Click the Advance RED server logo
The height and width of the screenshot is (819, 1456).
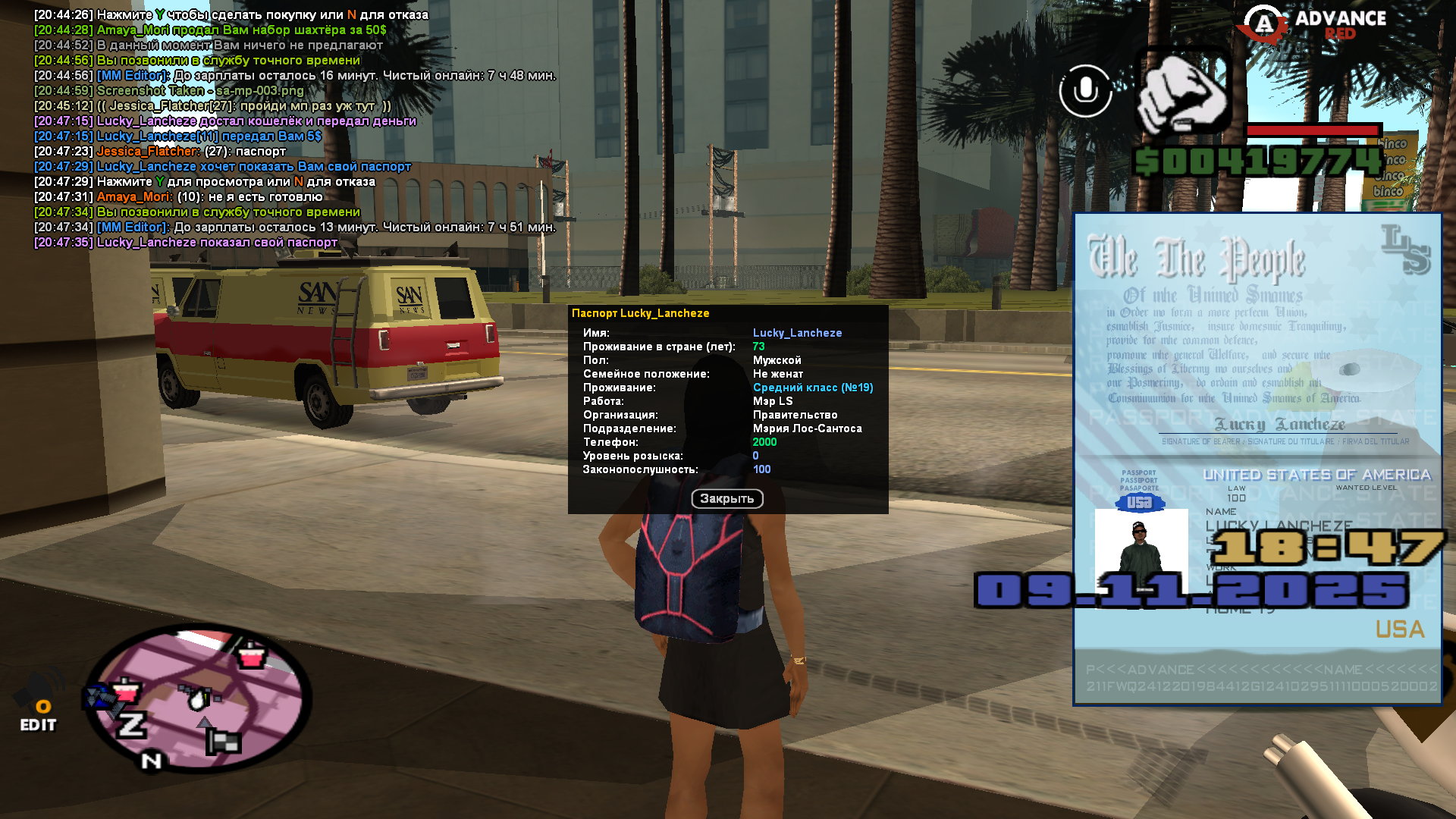click(1313, 24)
